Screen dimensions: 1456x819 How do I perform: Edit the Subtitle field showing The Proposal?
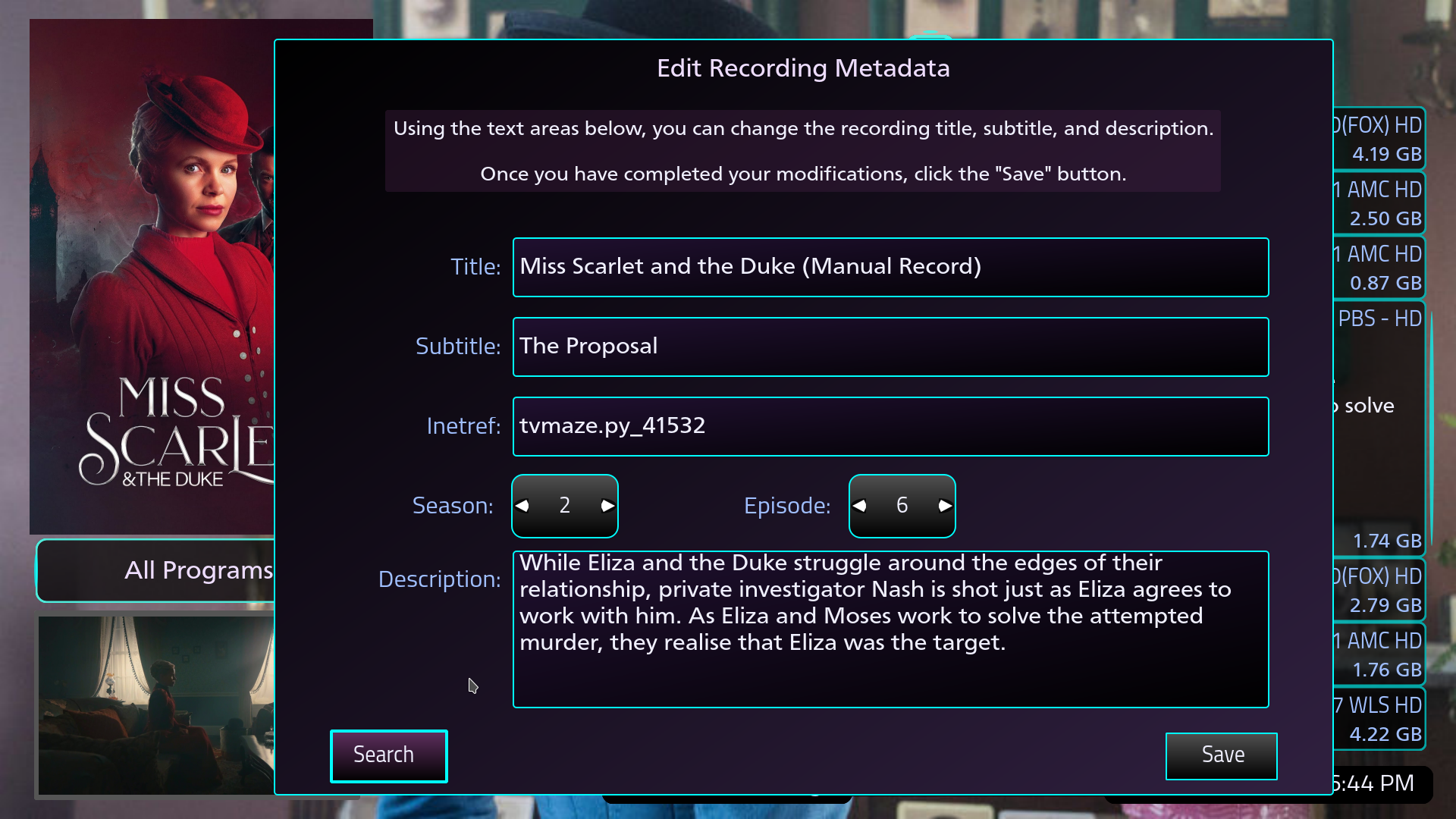890,347
